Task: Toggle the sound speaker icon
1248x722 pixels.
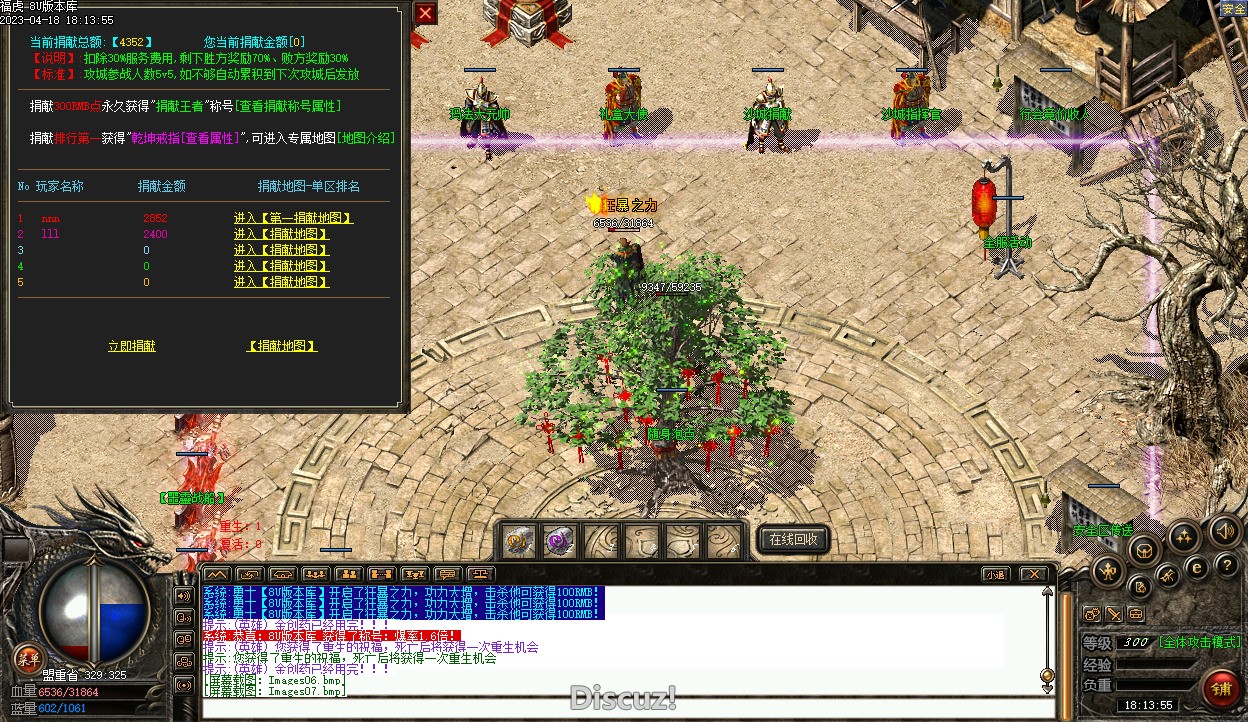Action: point(1224,530)
